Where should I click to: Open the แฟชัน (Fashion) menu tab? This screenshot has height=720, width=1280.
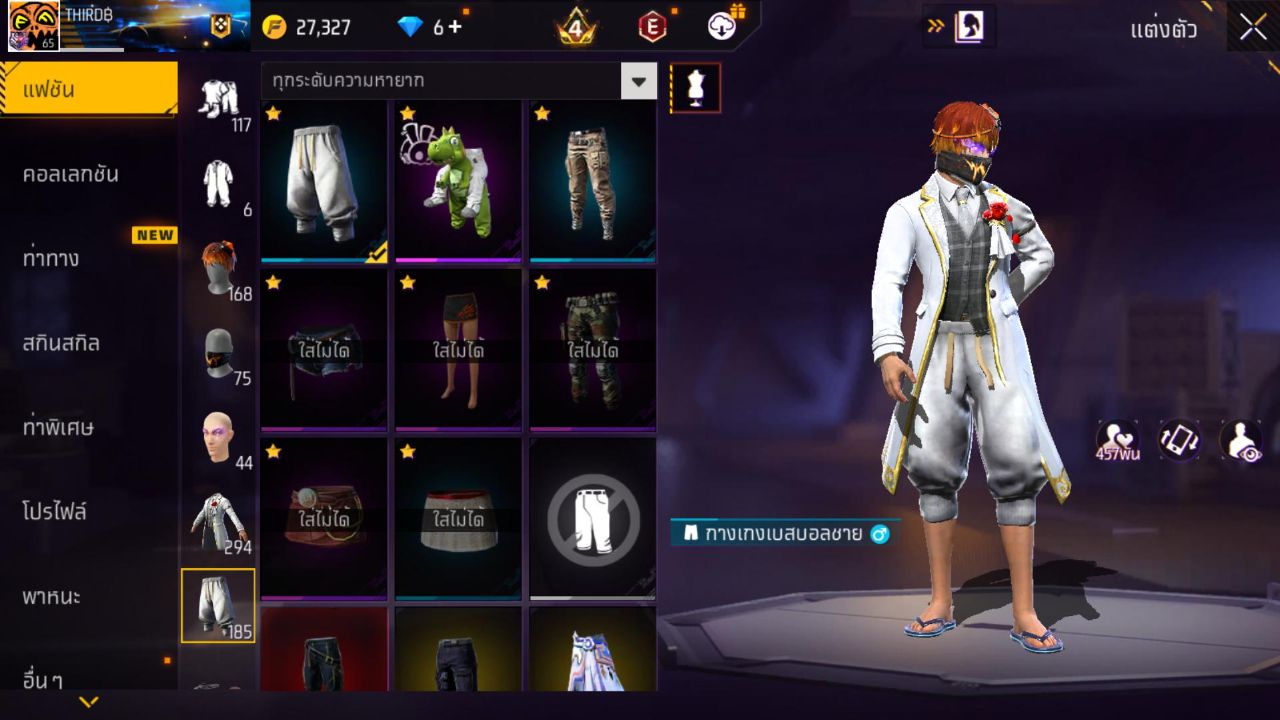(88, 90)
